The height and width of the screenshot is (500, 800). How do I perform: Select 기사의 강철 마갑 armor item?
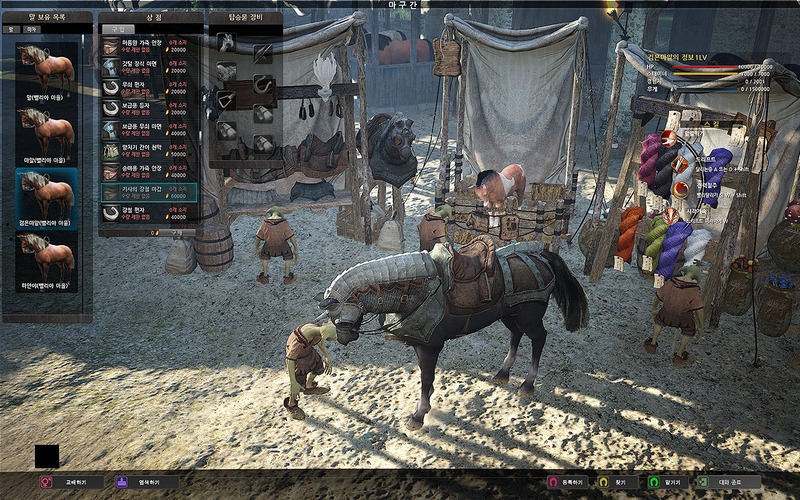tap(149, 191)
